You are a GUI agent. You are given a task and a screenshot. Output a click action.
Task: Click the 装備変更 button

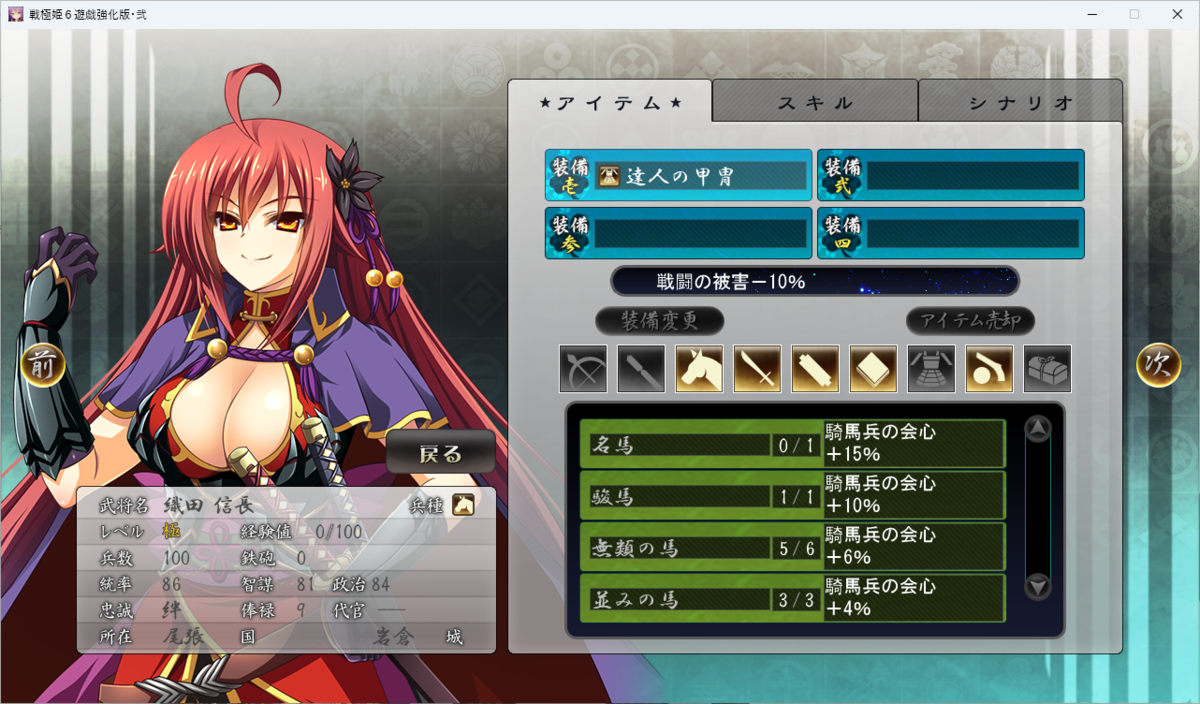click(x=659, y=321)
